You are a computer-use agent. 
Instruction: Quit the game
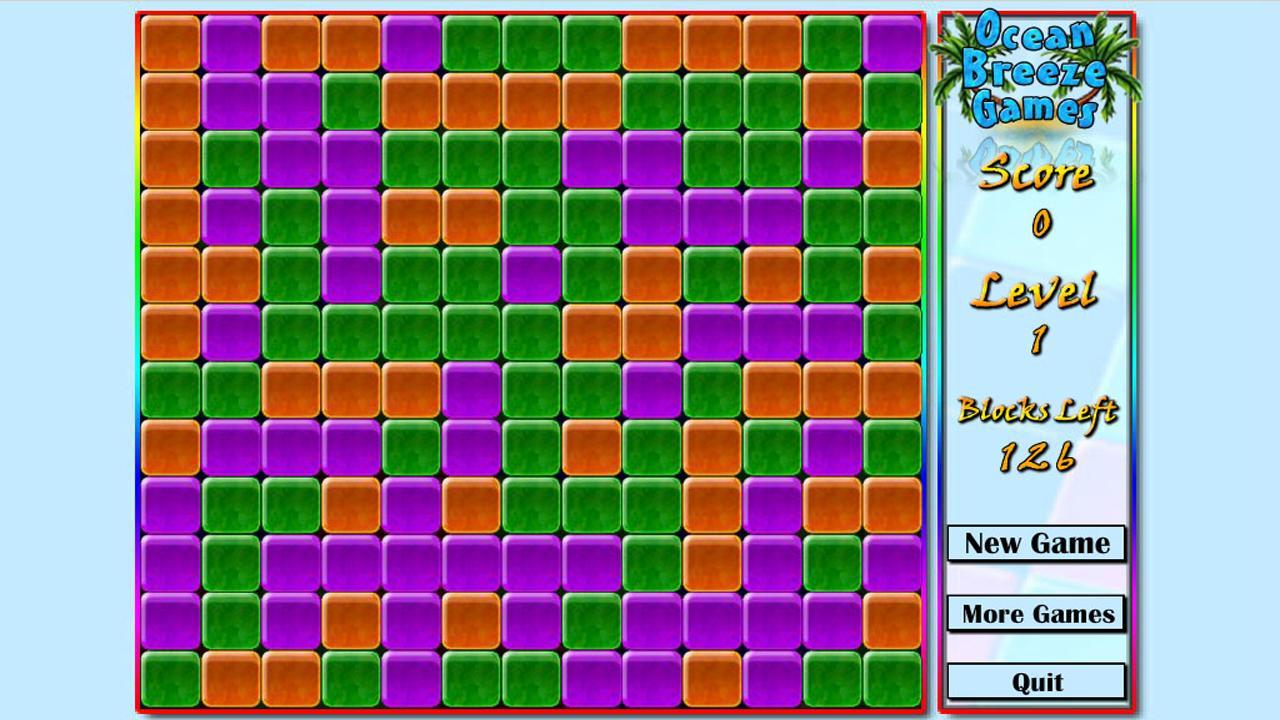pyautogui.click(x=1037, y=681)
